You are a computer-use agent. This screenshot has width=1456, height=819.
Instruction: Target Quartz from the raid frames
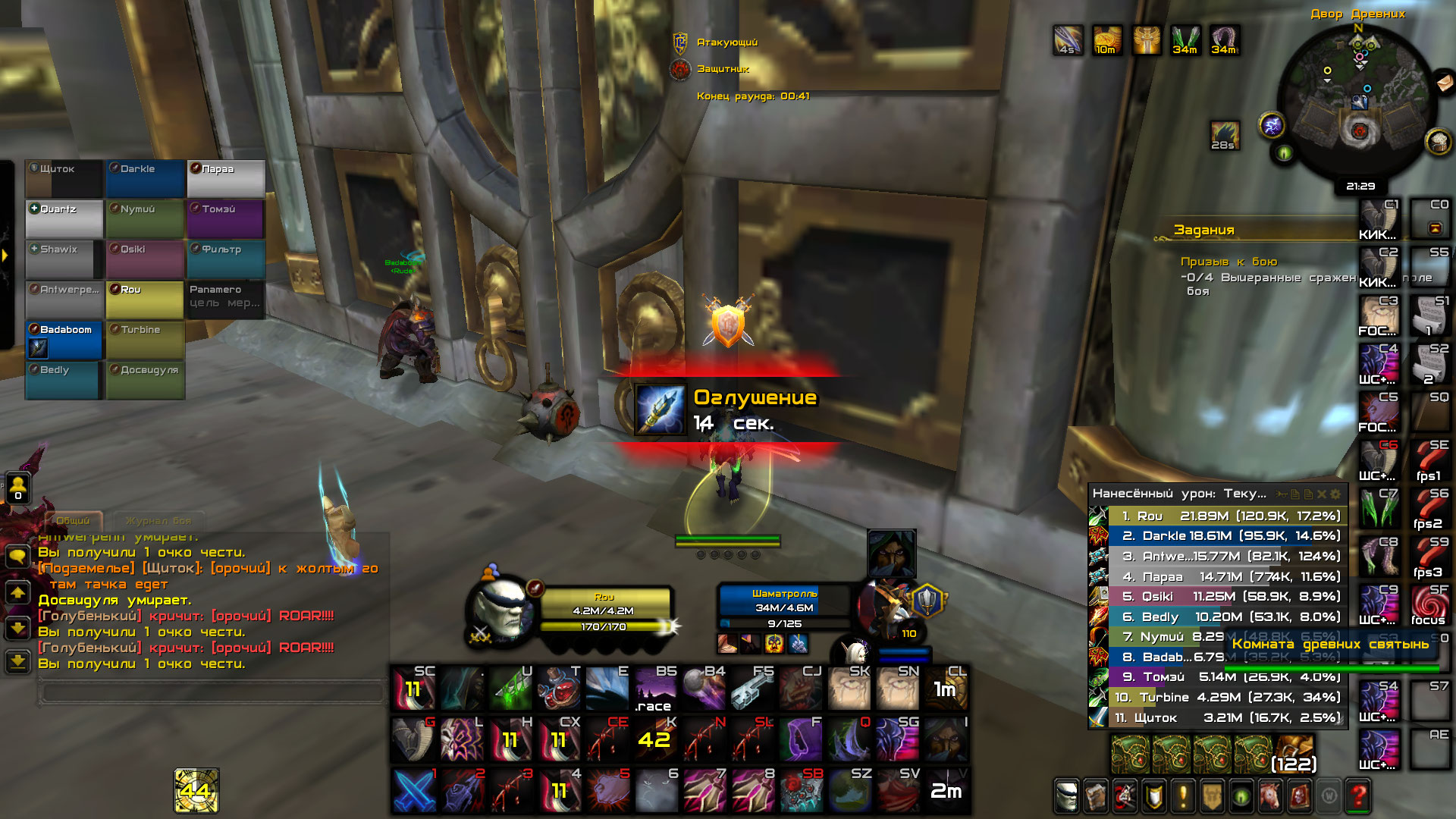point(64,218)
